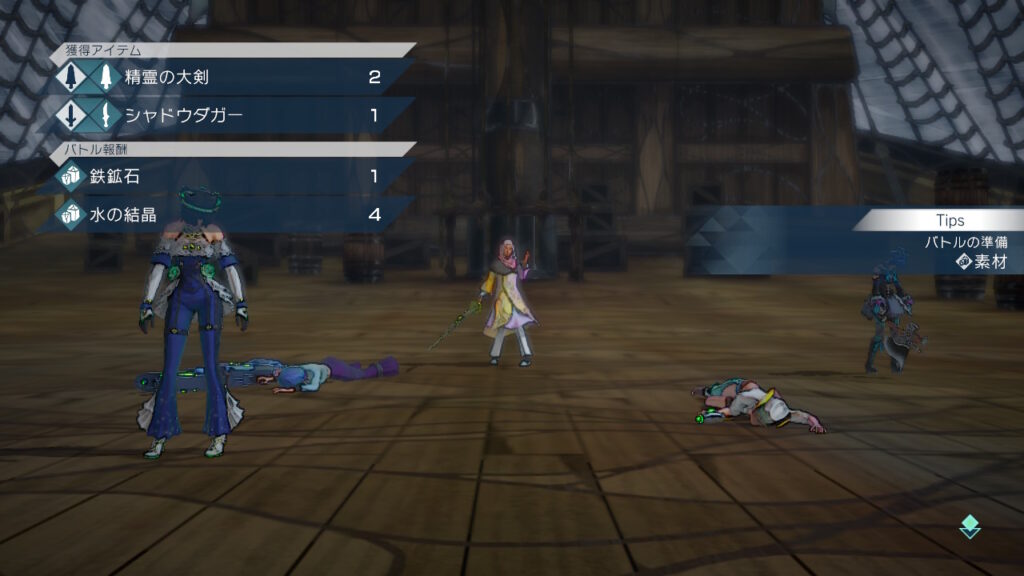Select the 精霊の大剣 loot row
The width and height of the screenshot is (1024, 576).
point(232,77)
